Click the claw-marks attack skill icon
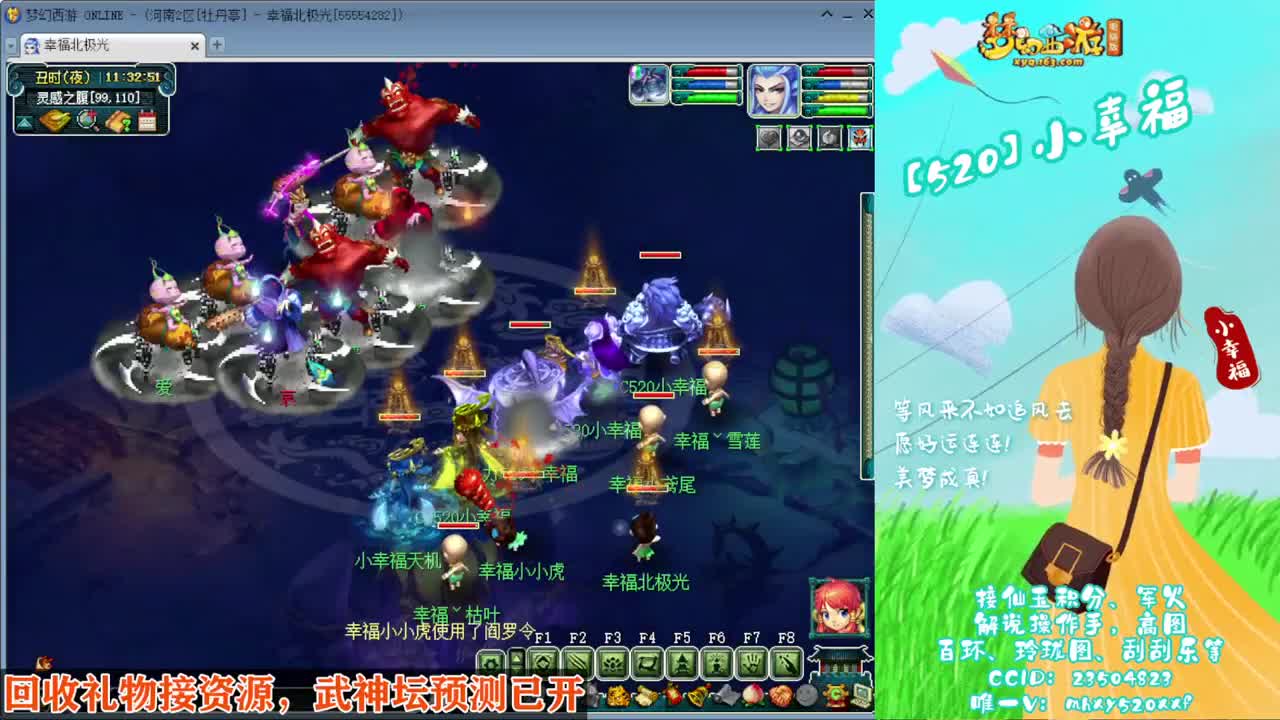Viewport: 1280px width, 720px height. (579, 664)
